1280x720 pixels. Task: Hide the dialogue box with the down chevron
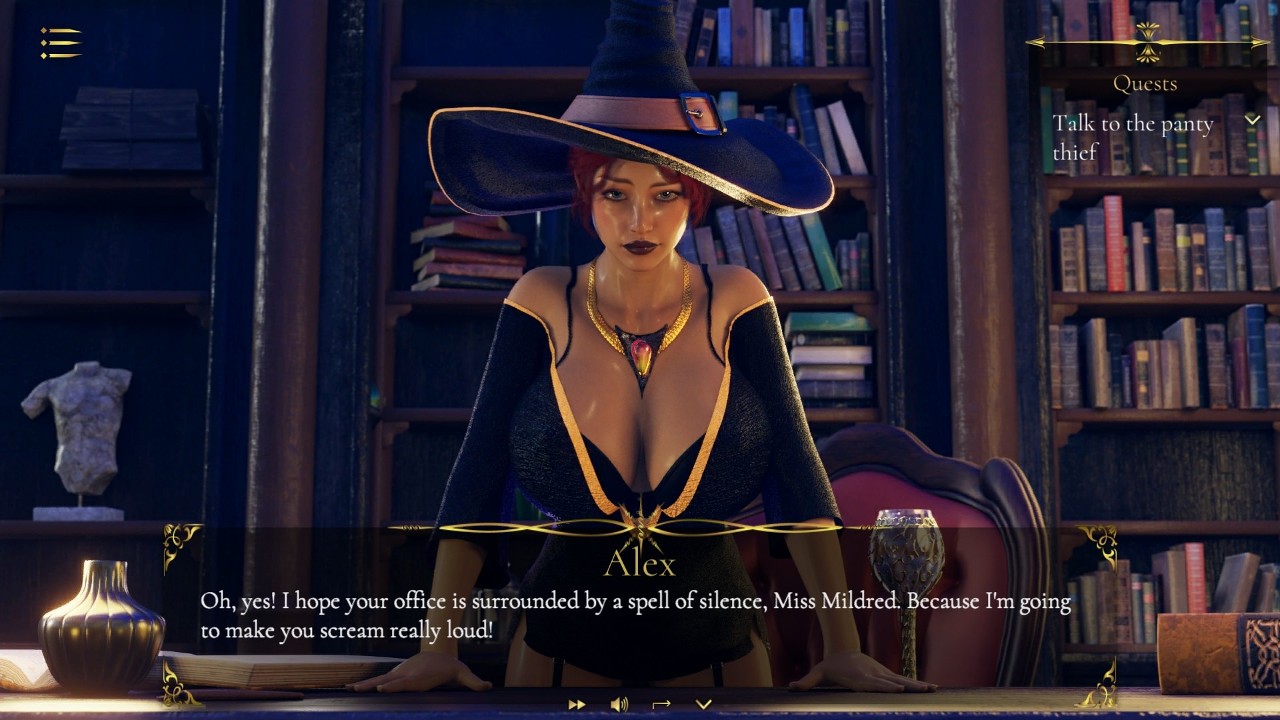703,704
